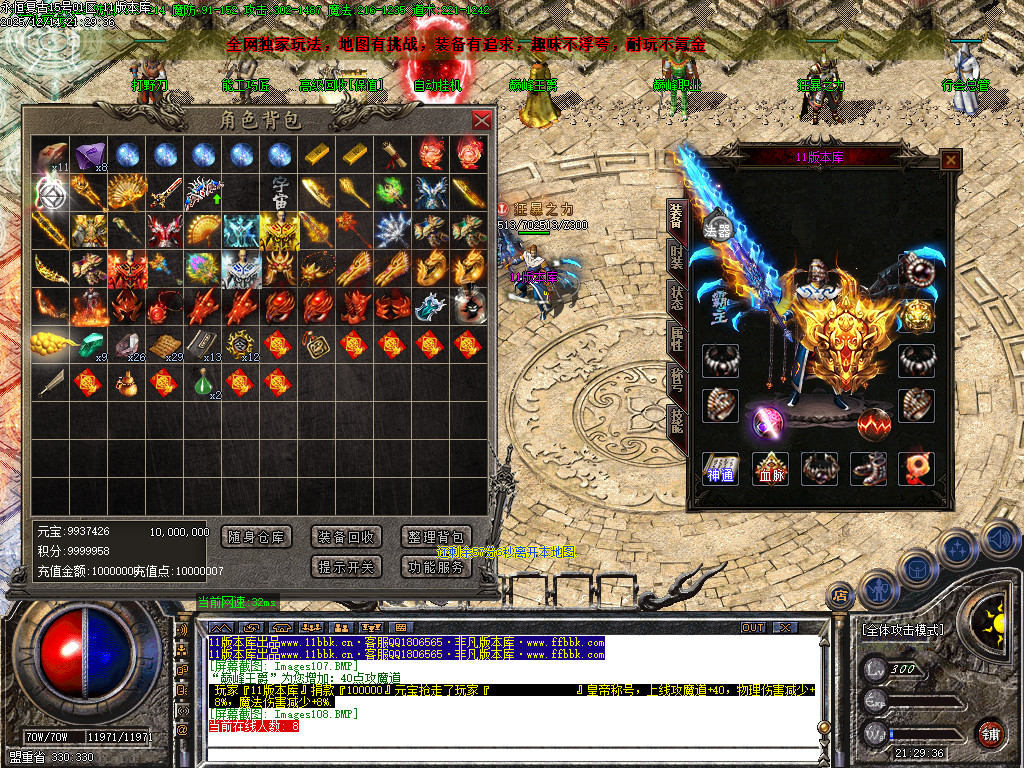
Task: Close the 角色背包 inventory window
Action: point(481,121)
